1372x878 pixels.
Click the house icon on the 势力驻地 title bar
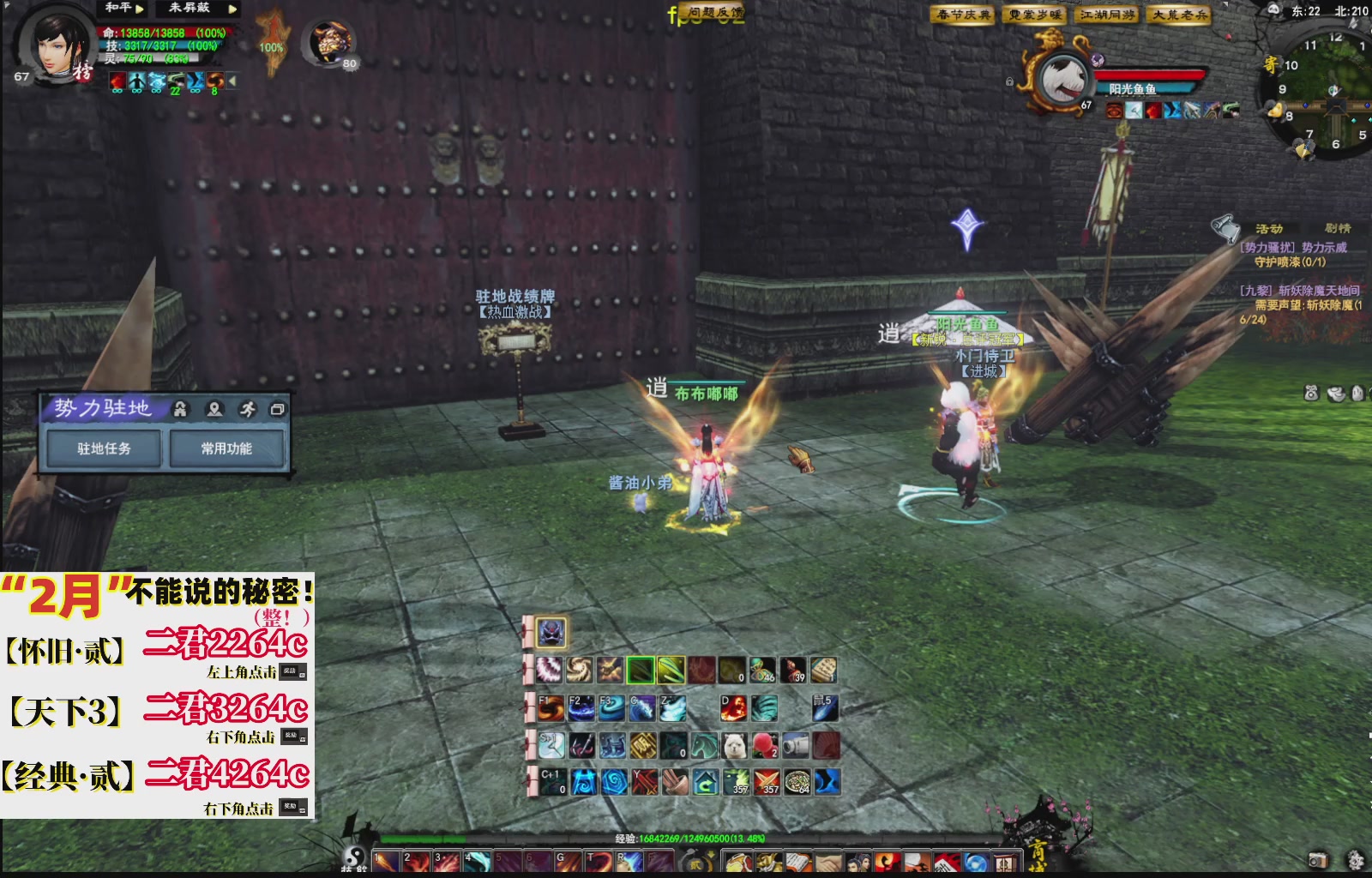(181, 410)
